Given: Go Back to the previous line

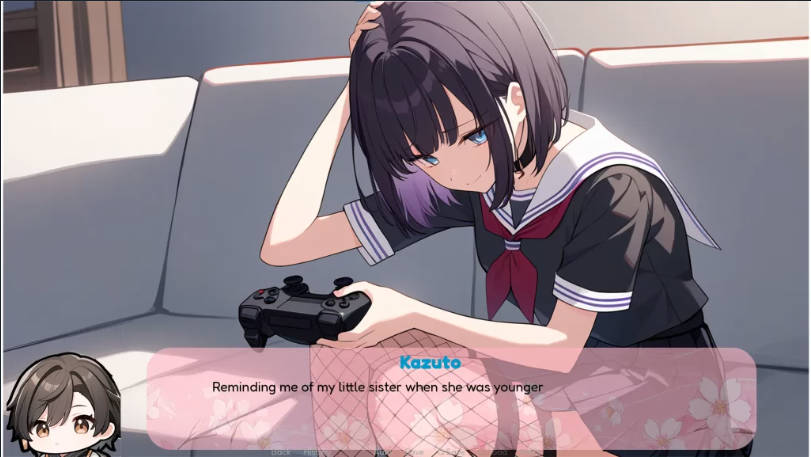Looking at the screenshot, I should 281,452.
